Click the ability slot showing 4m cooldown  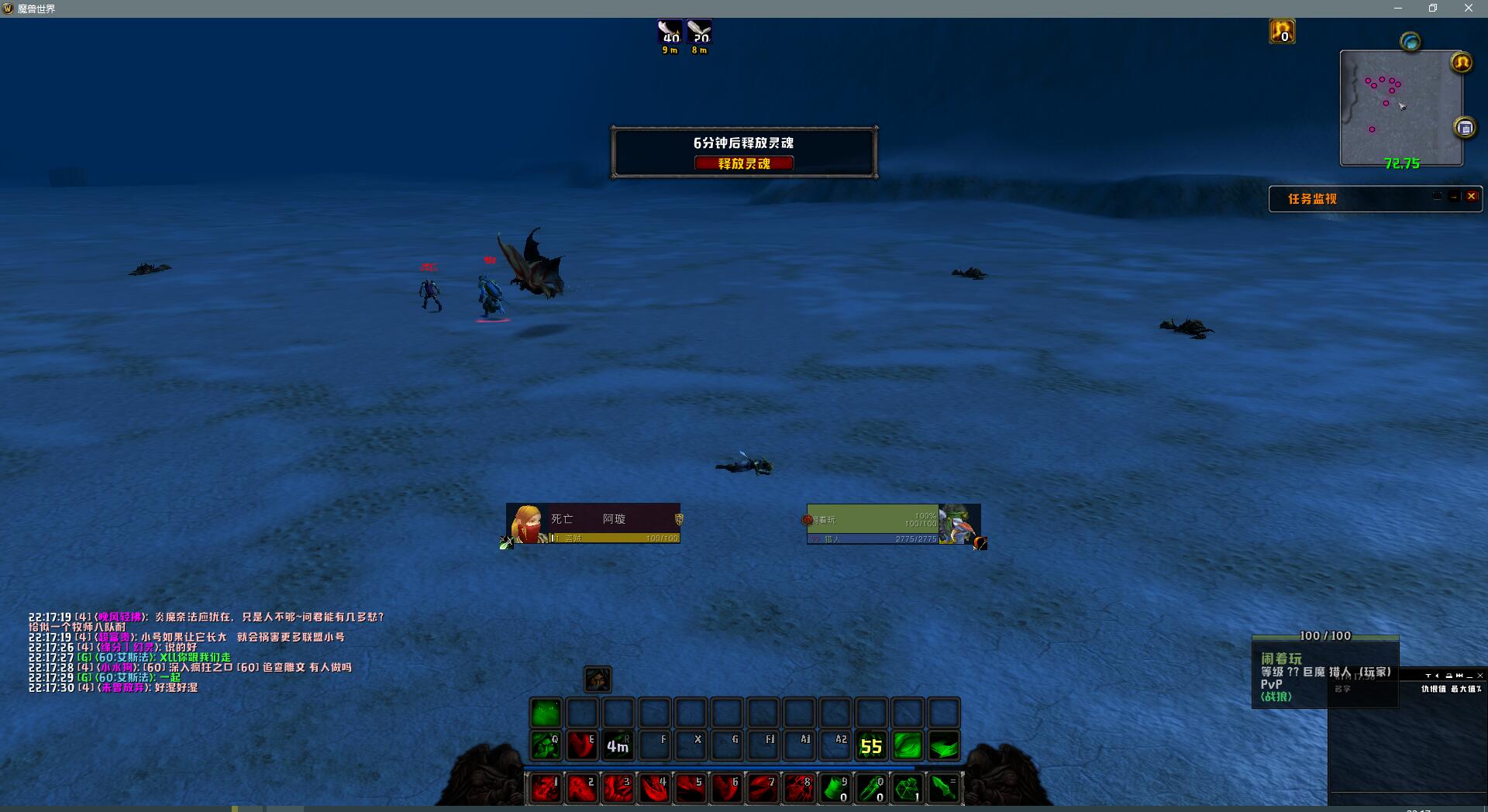click(618, 745)
